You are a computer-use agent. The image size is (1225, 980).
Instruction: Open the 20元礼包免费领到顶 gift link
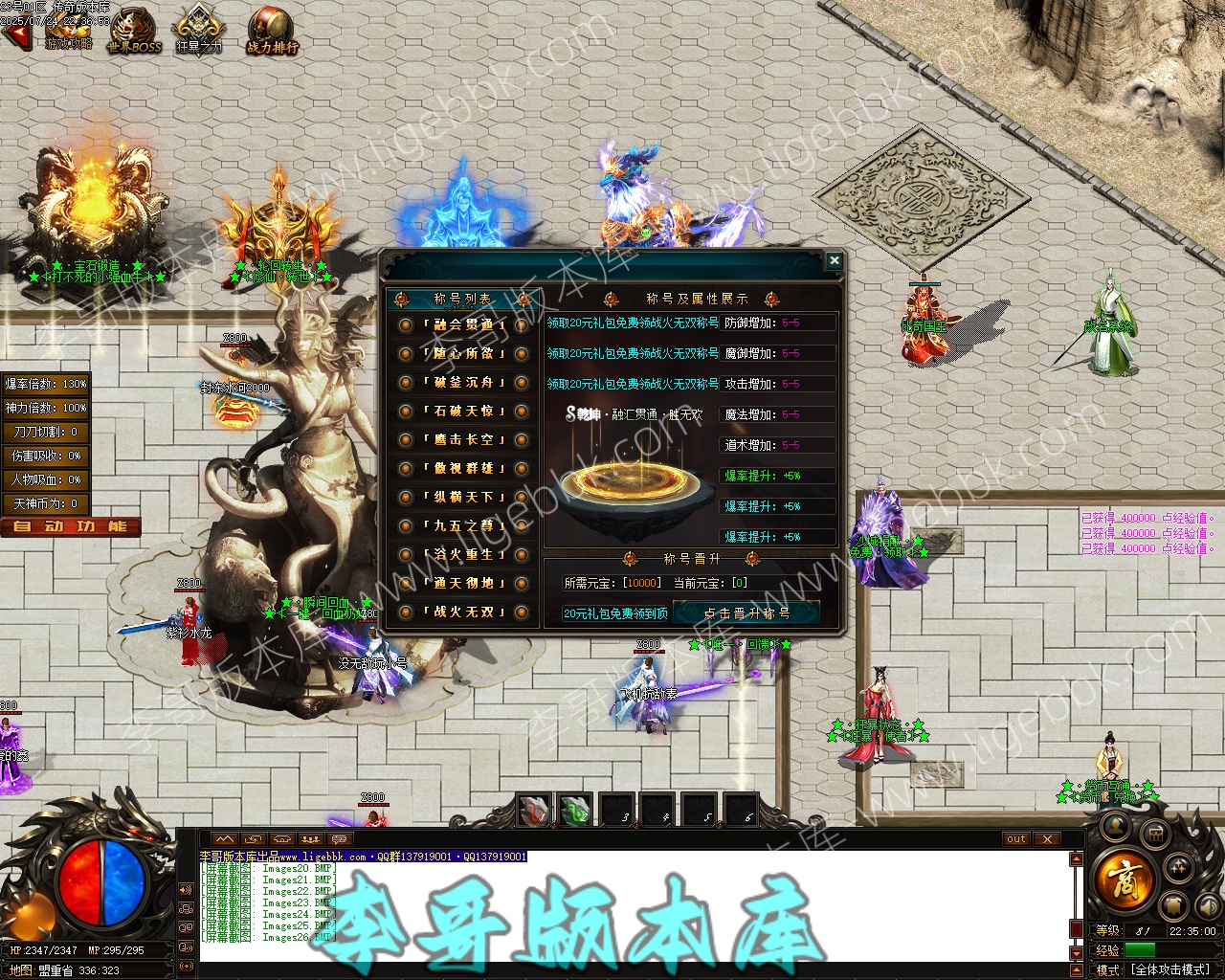615,613
